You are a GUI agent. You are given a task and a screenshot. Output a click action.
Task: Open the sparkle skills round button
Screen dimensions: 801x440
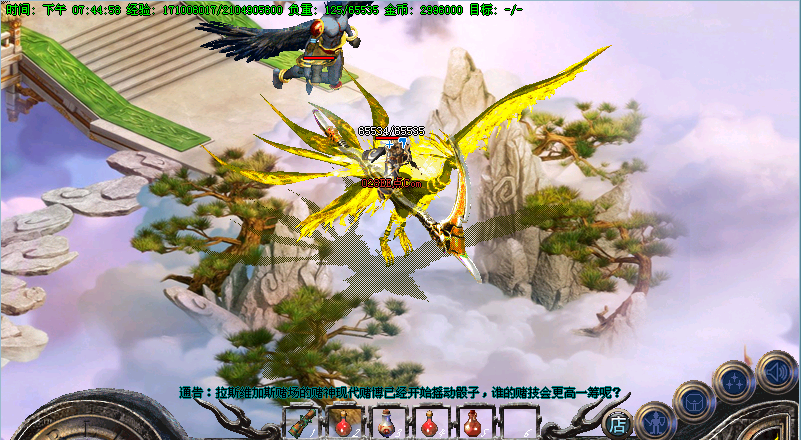734,381
